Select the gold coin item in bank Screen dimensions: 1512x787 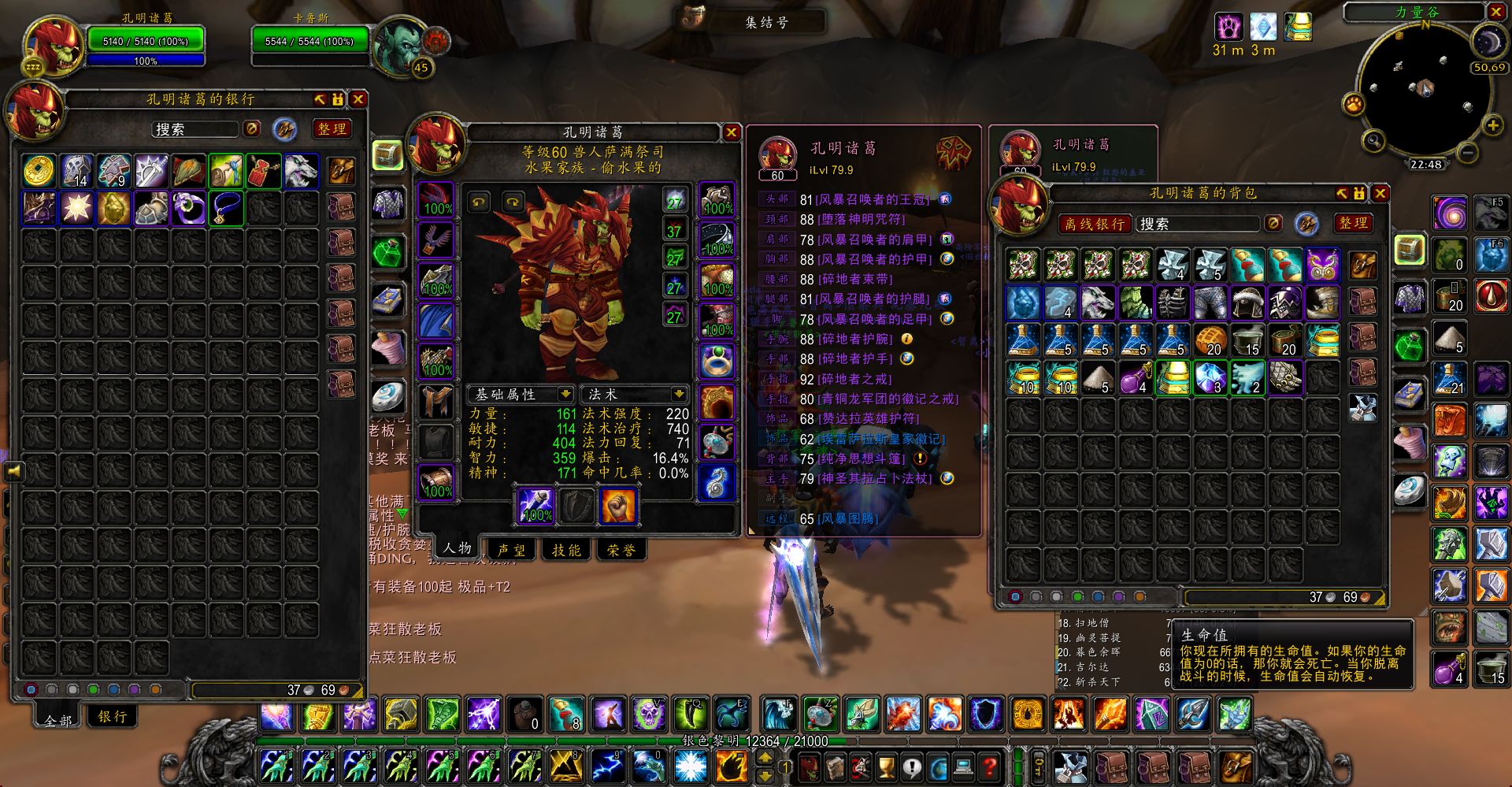click(39, 171)
